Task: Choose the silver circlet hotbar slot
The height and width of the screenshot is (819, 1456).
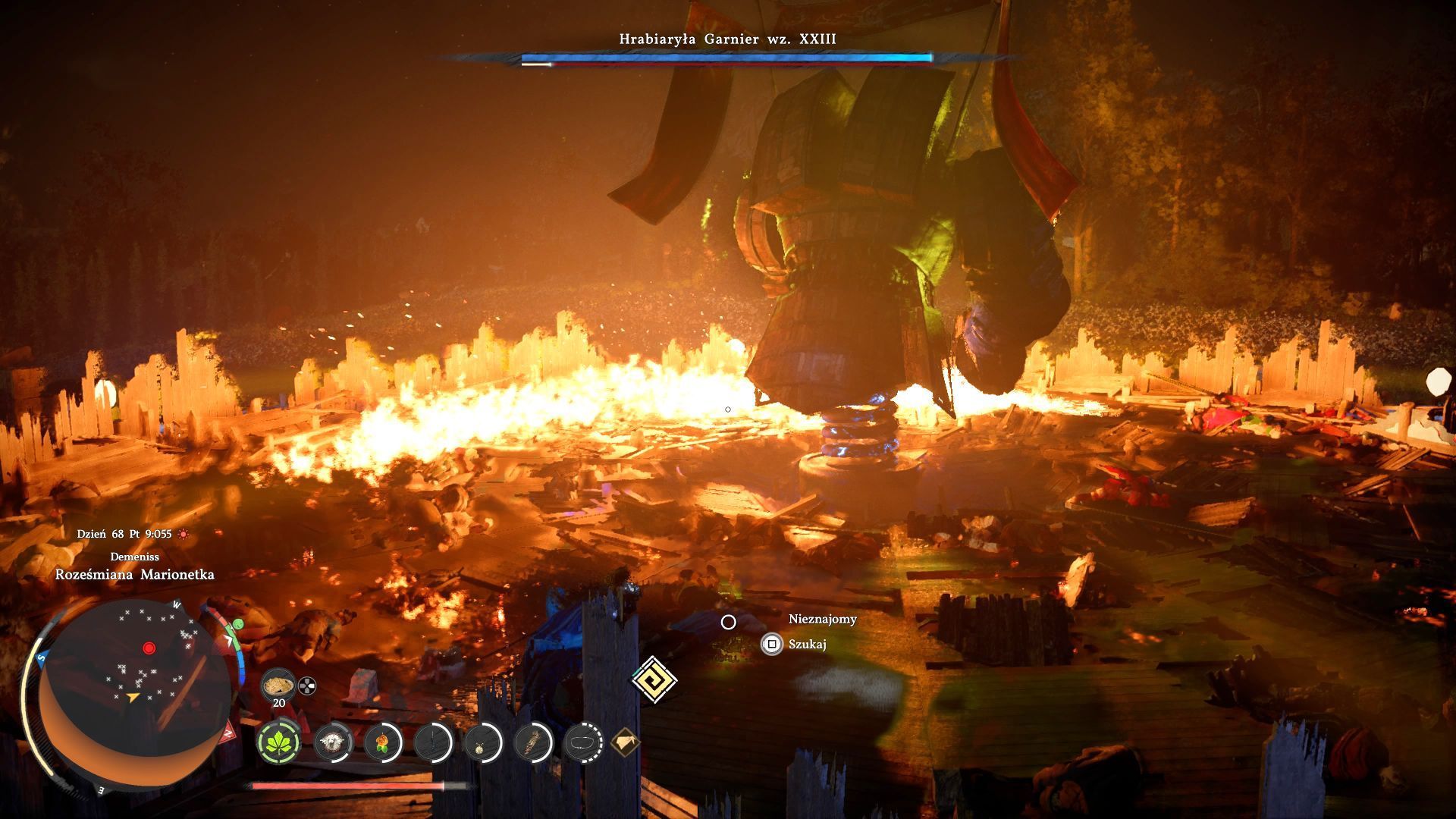Action: point(583,742)
